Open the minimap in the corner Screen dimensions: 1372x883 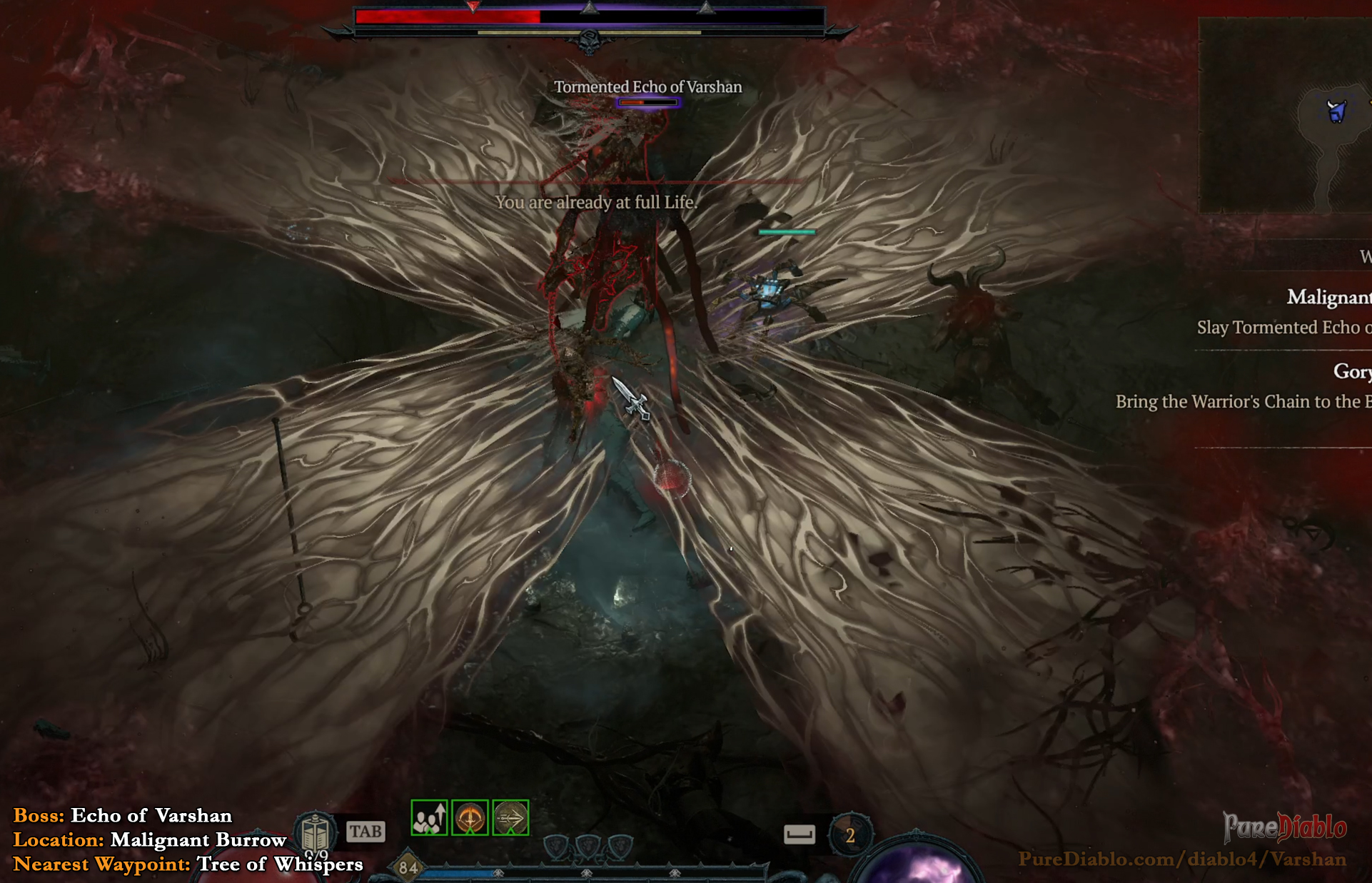(1284, 116)
